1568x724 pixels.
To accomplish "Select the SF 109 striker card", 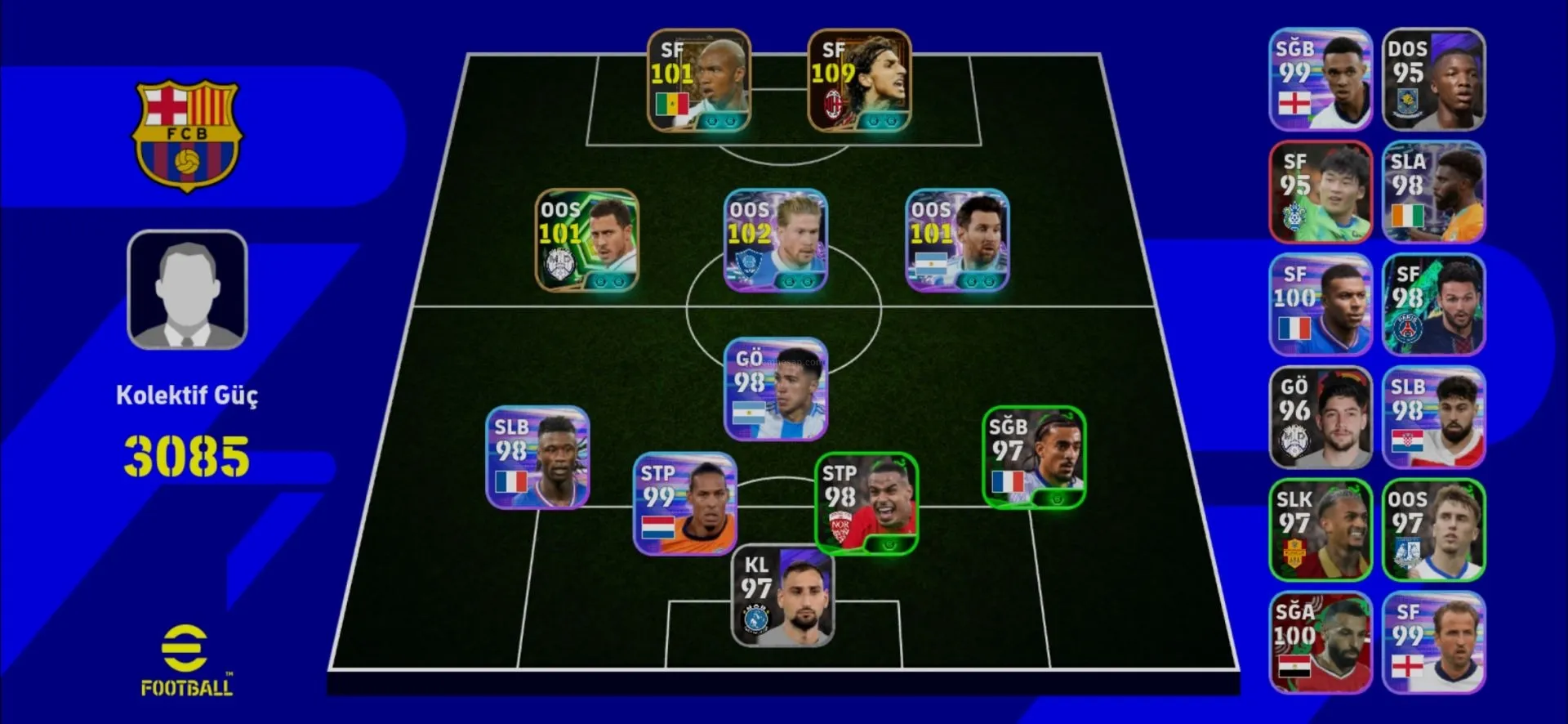I will (859, 81).
